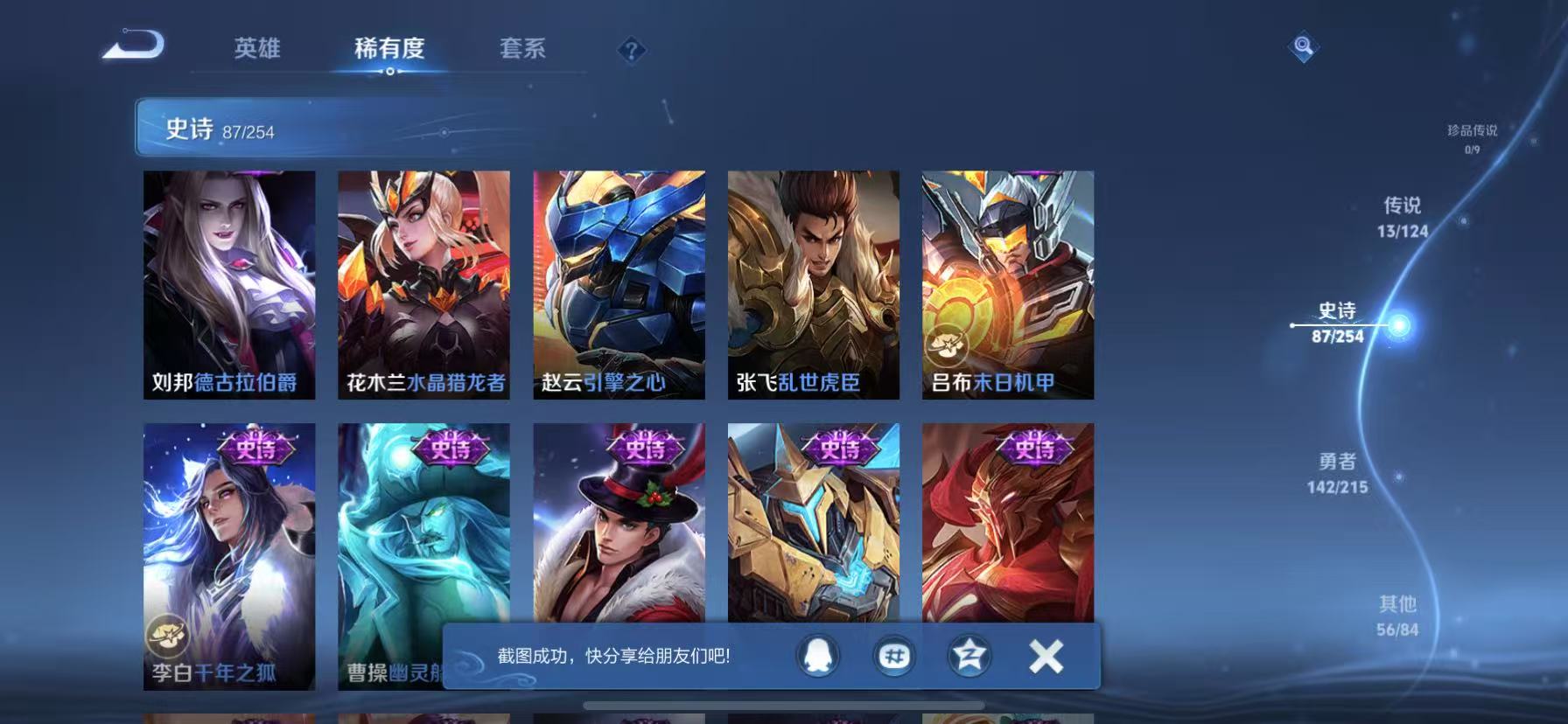Open the 传说 rarity category on the right
Screen dimensions: 1568x724
point(1404,219)
